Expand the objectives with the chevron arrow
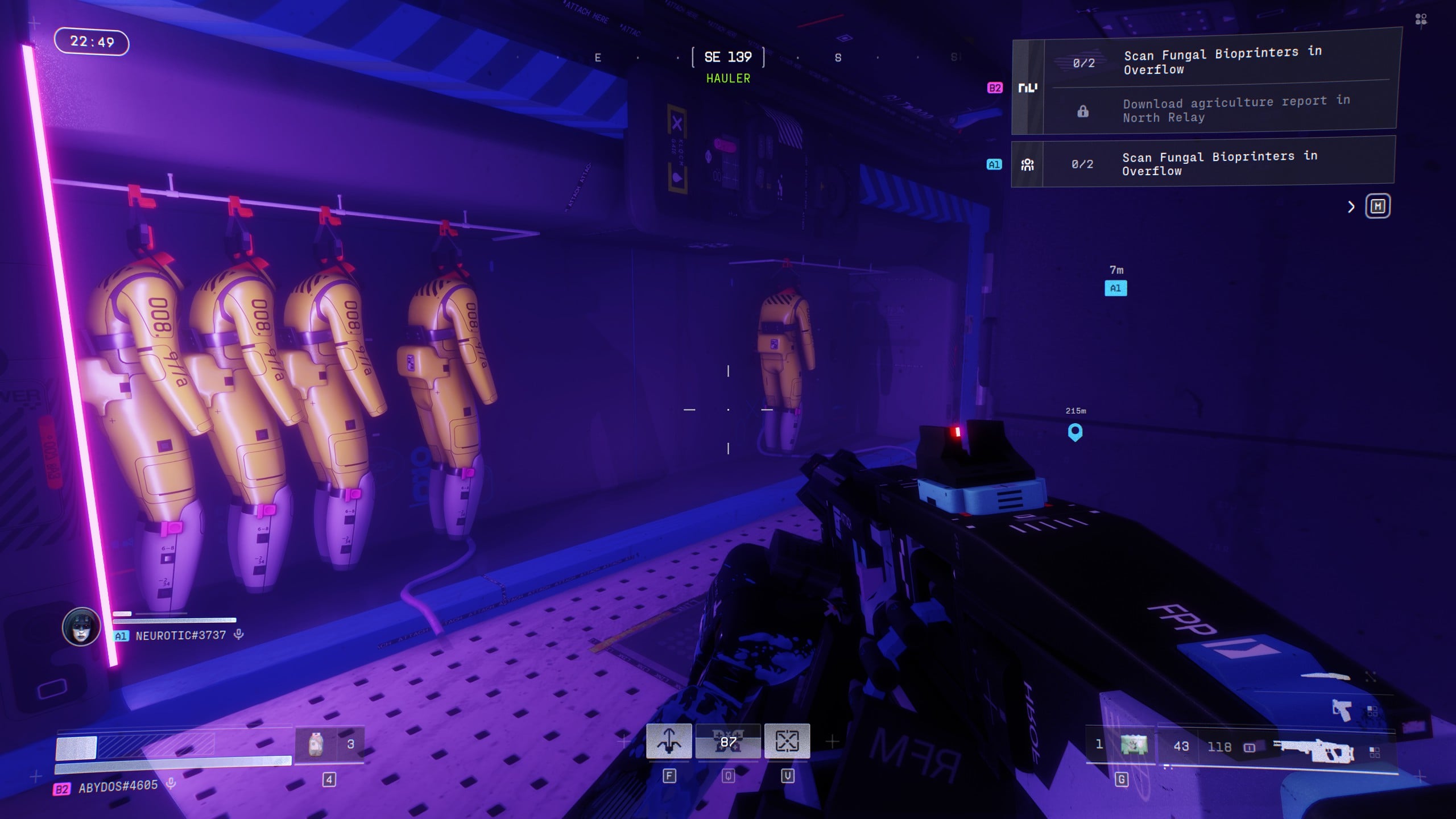Image resolution: width=1456 pixels, height=819 pixels. pos(1351,207)
